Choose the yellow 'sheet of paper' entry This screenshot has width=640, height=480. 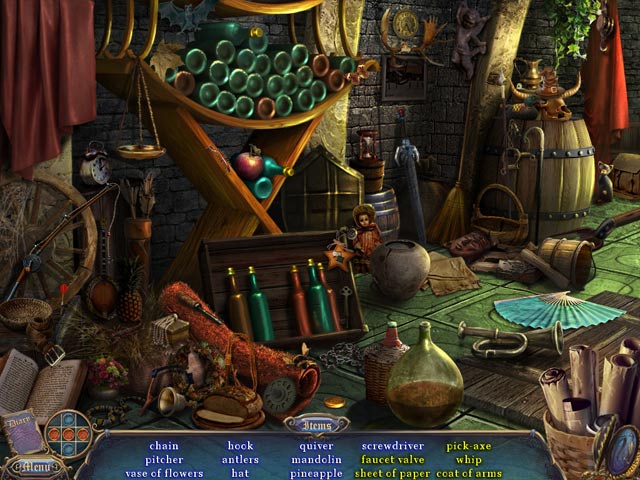point(393,473)
